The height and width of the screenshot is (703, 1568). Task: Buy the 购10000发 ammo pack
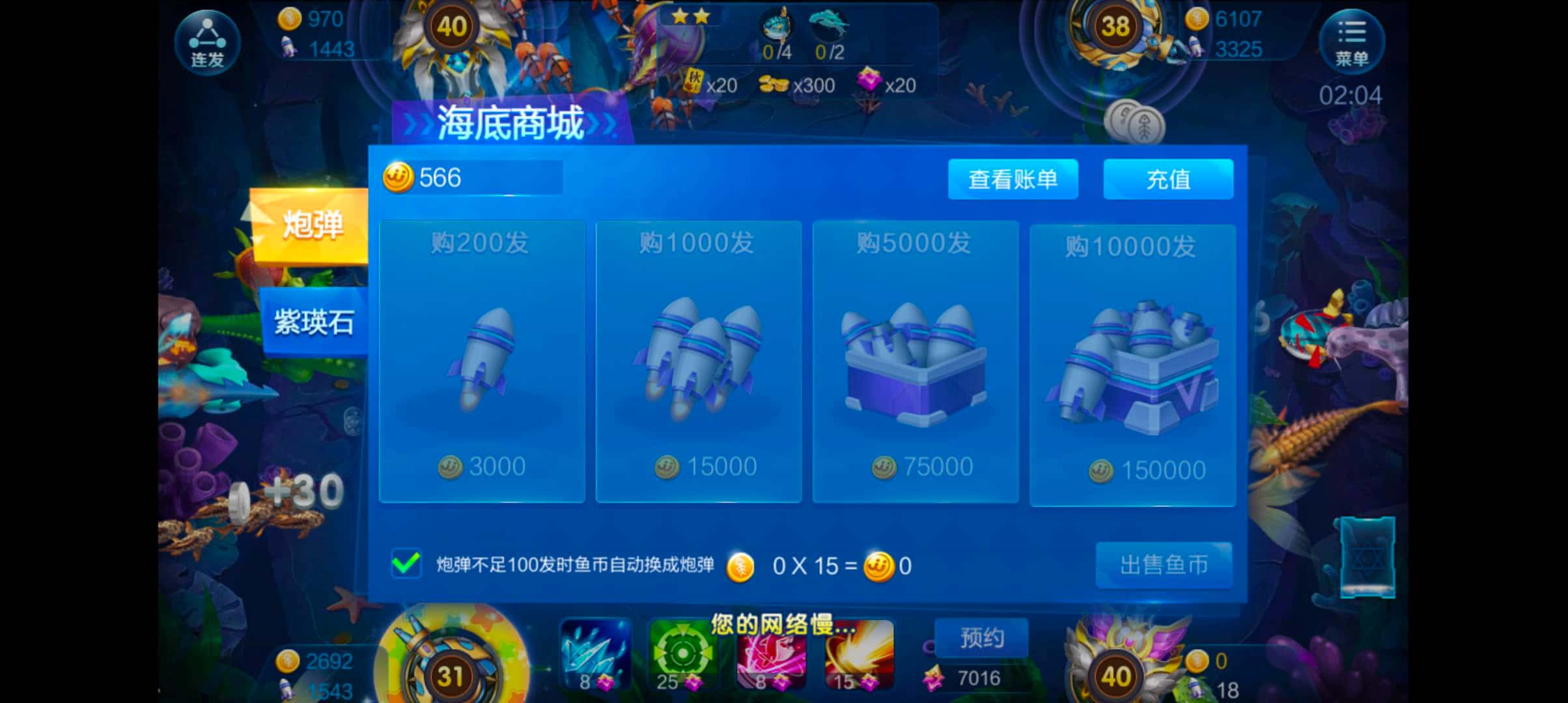click(x=1133, y=365)
